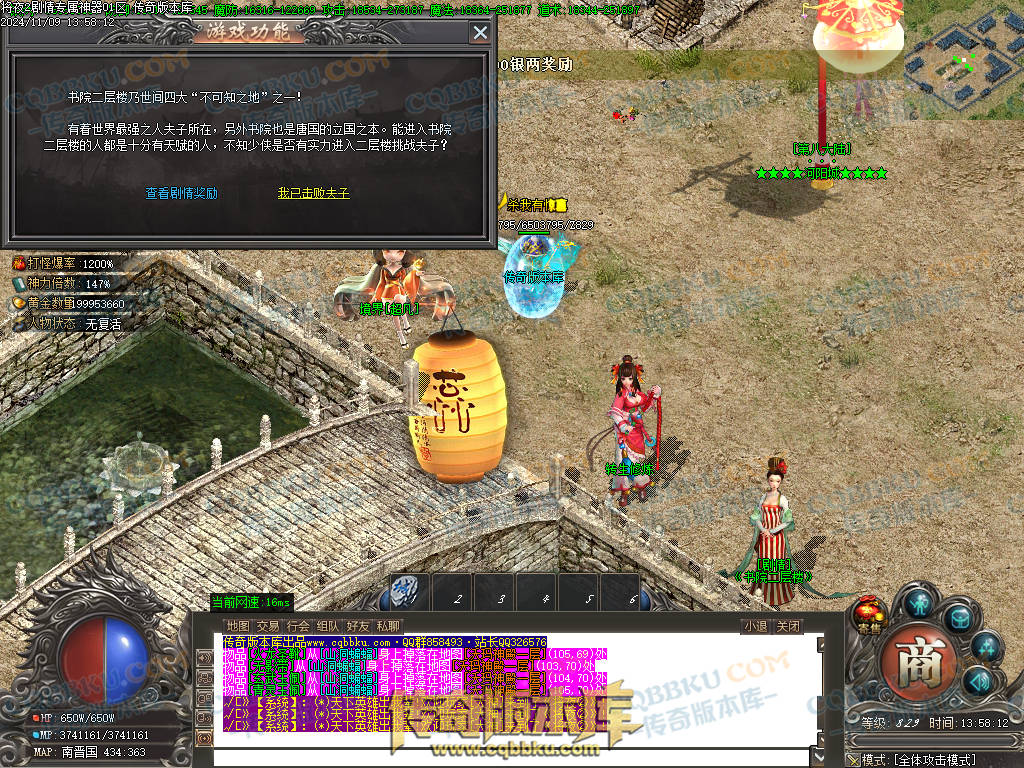The image size is (1024, 768).
Task: Open the 组队 party button
Action: tap(328, 626)
